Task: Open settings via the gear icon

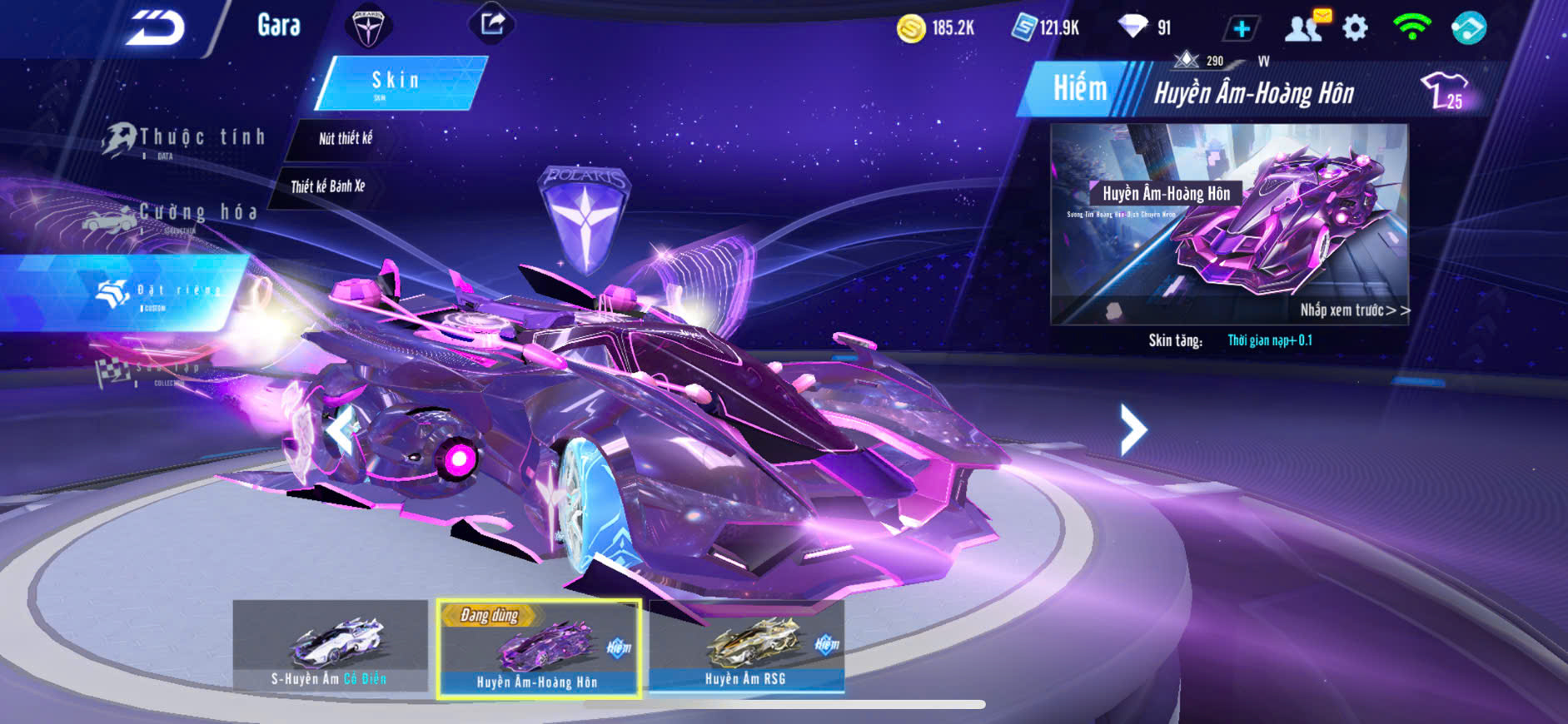Action: 1356,28
